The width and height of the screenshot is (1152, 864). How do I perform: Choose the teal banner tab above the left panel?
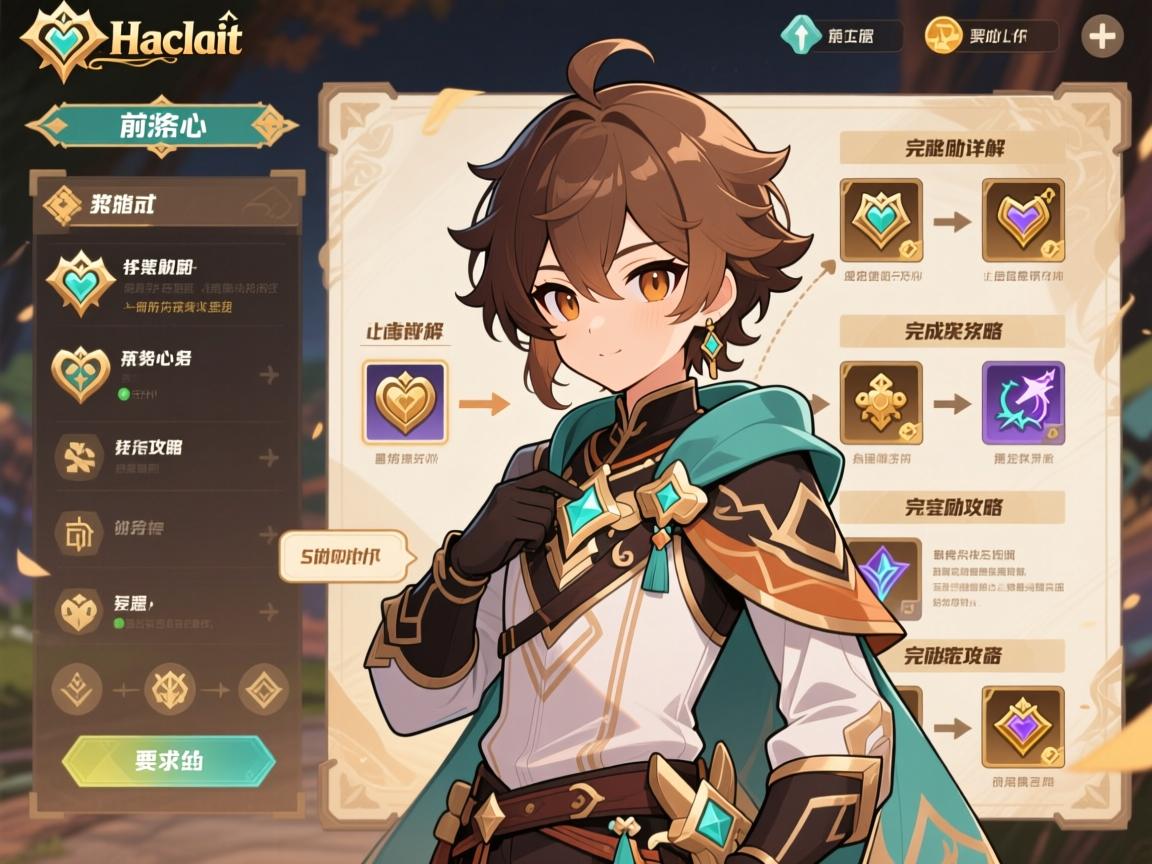point(161,126)
